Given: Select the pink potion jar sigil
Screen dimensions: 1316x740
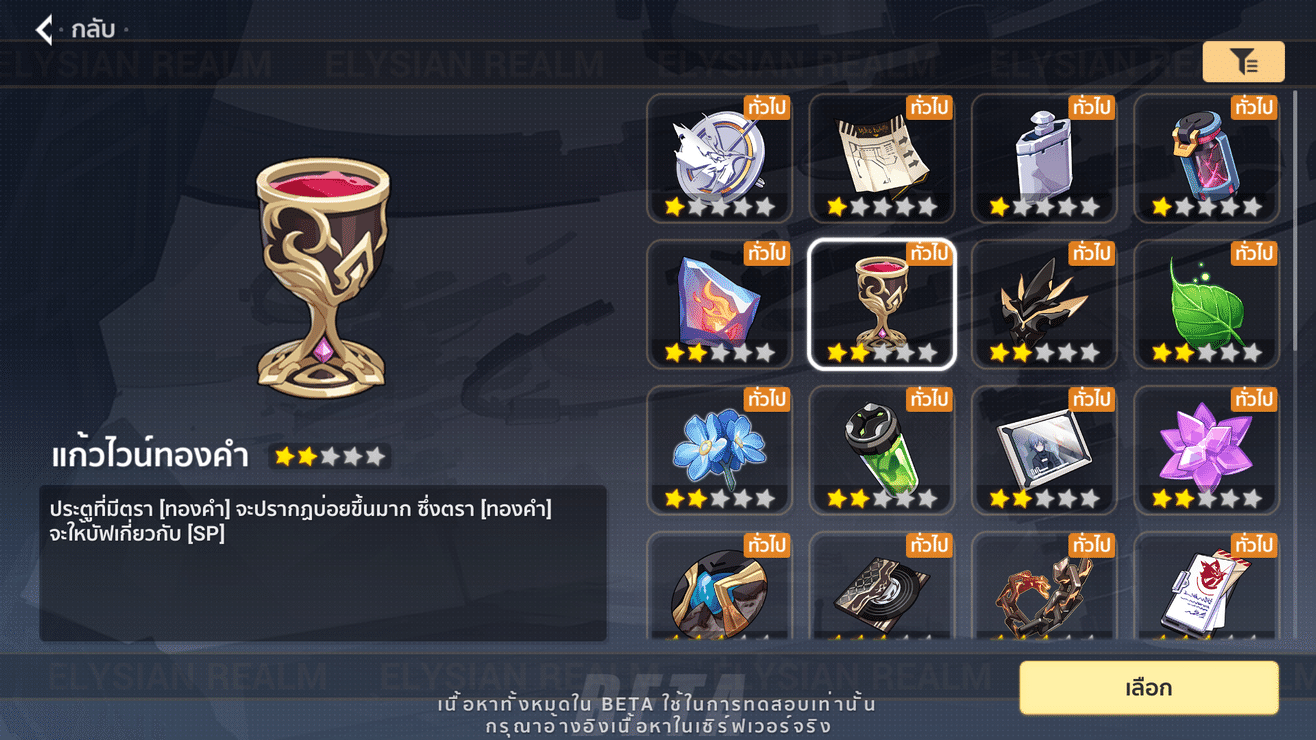Looking at the screenshot, I should click(x=1206, y=158).
